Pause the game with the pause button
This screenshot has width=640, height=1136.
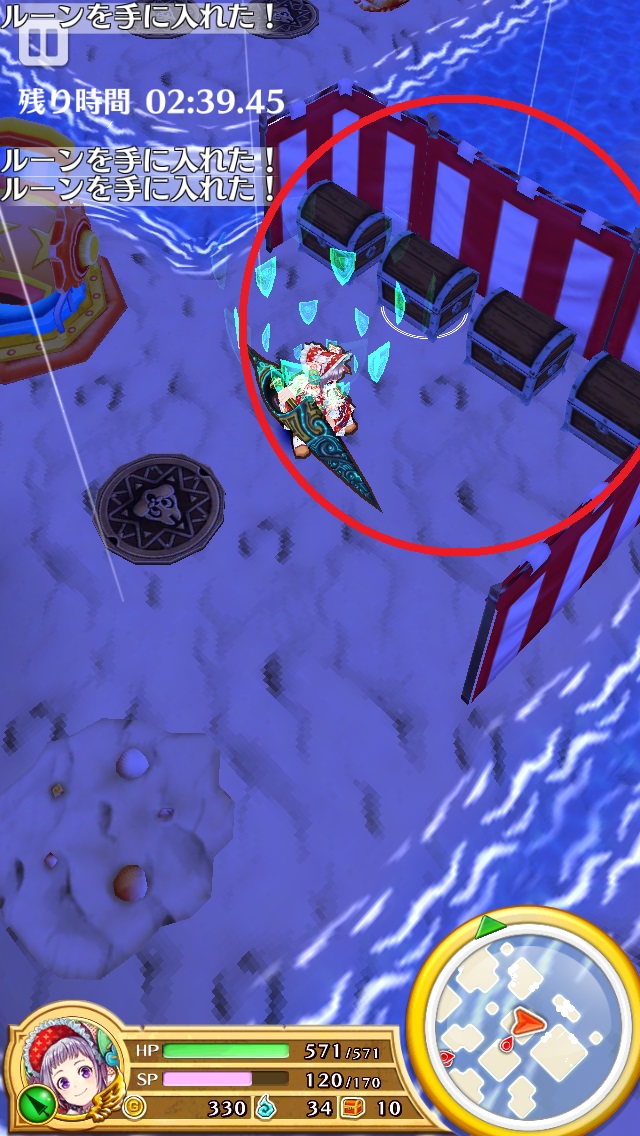(41, 42)
